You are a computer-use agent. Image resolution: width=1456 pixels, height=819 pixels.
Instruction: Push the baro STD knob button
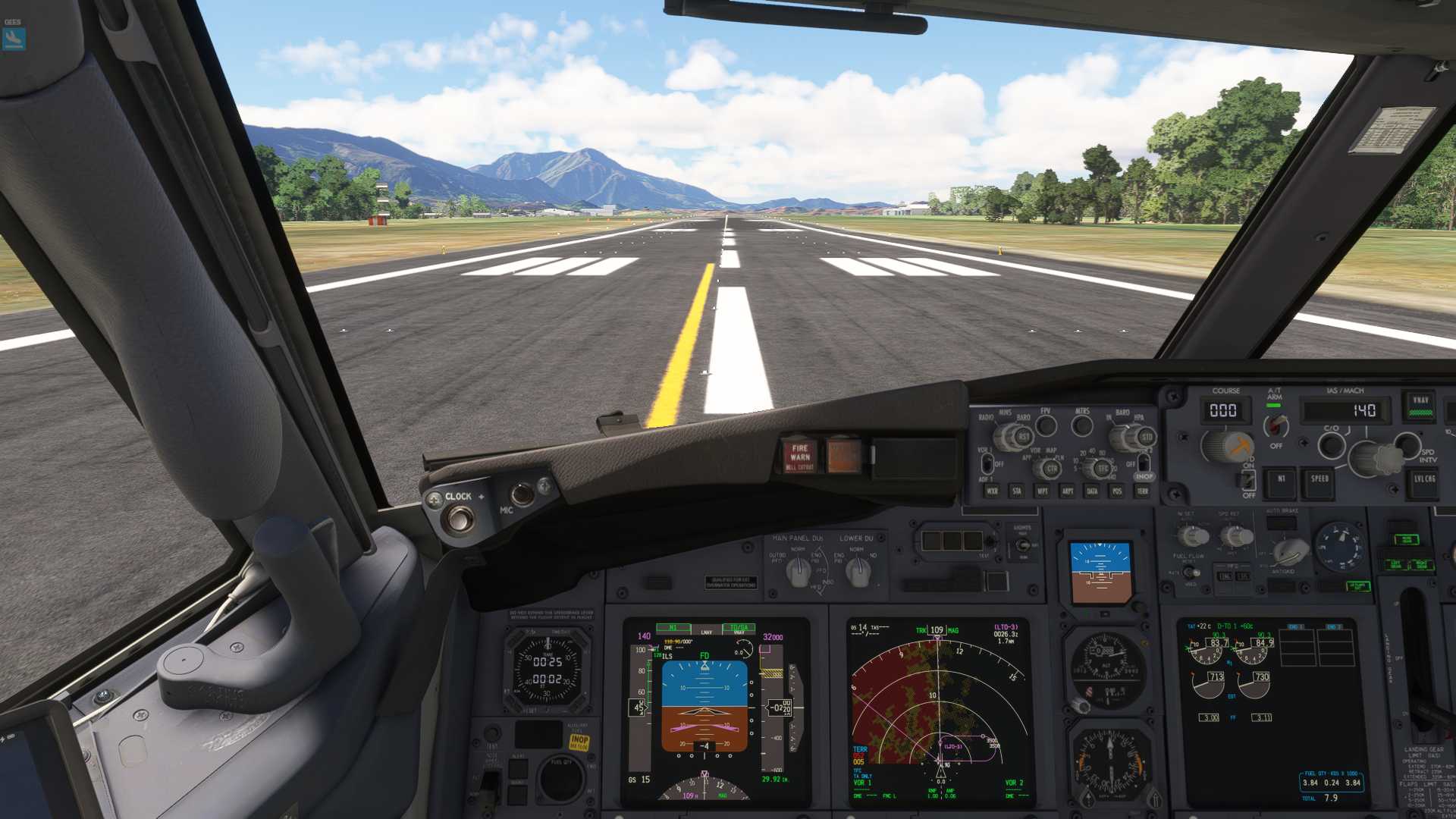pos(1146,438)
